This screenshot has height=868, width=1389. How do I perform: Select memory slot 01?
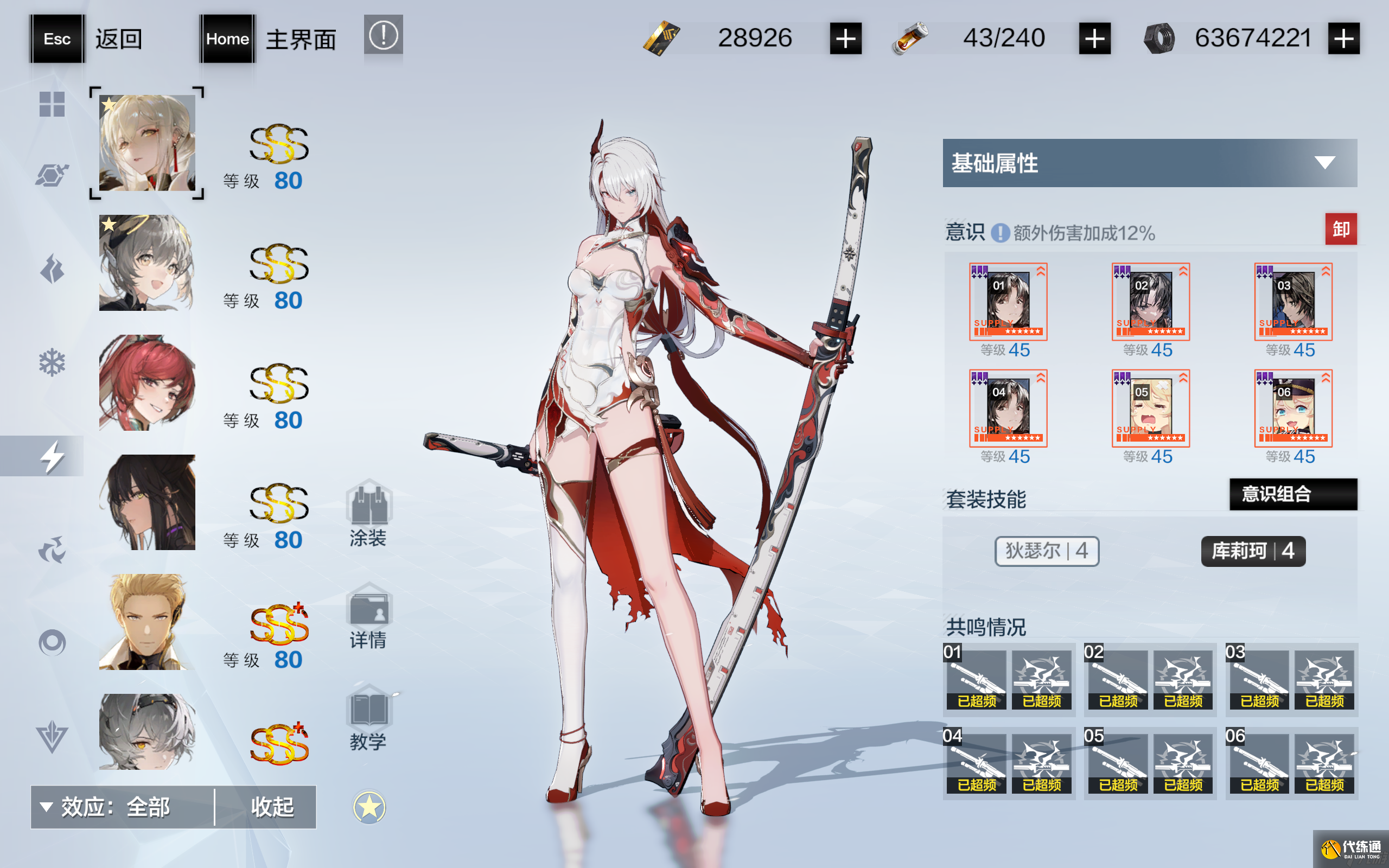(1008, 302)
